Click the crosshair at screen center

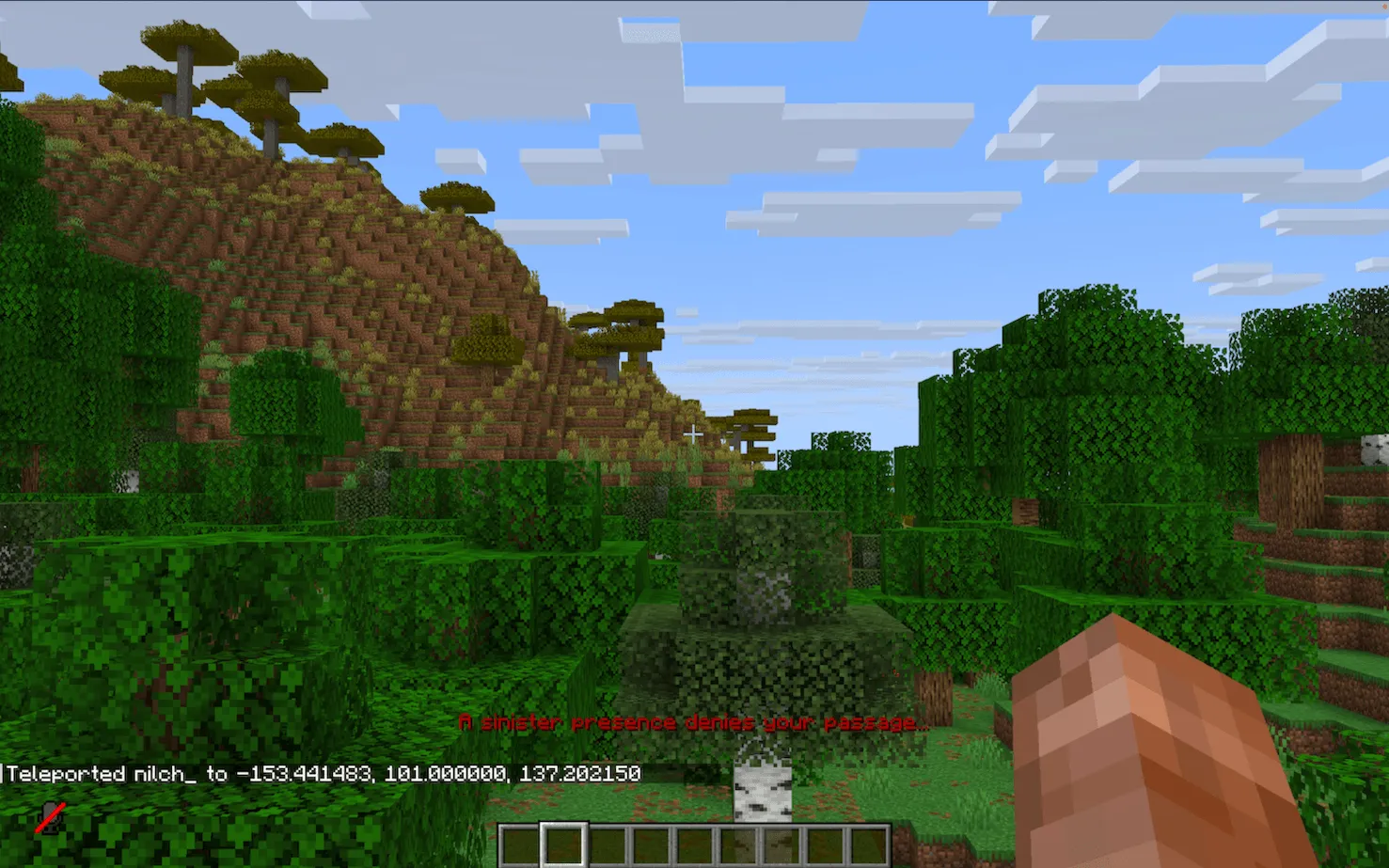[694, 434]
